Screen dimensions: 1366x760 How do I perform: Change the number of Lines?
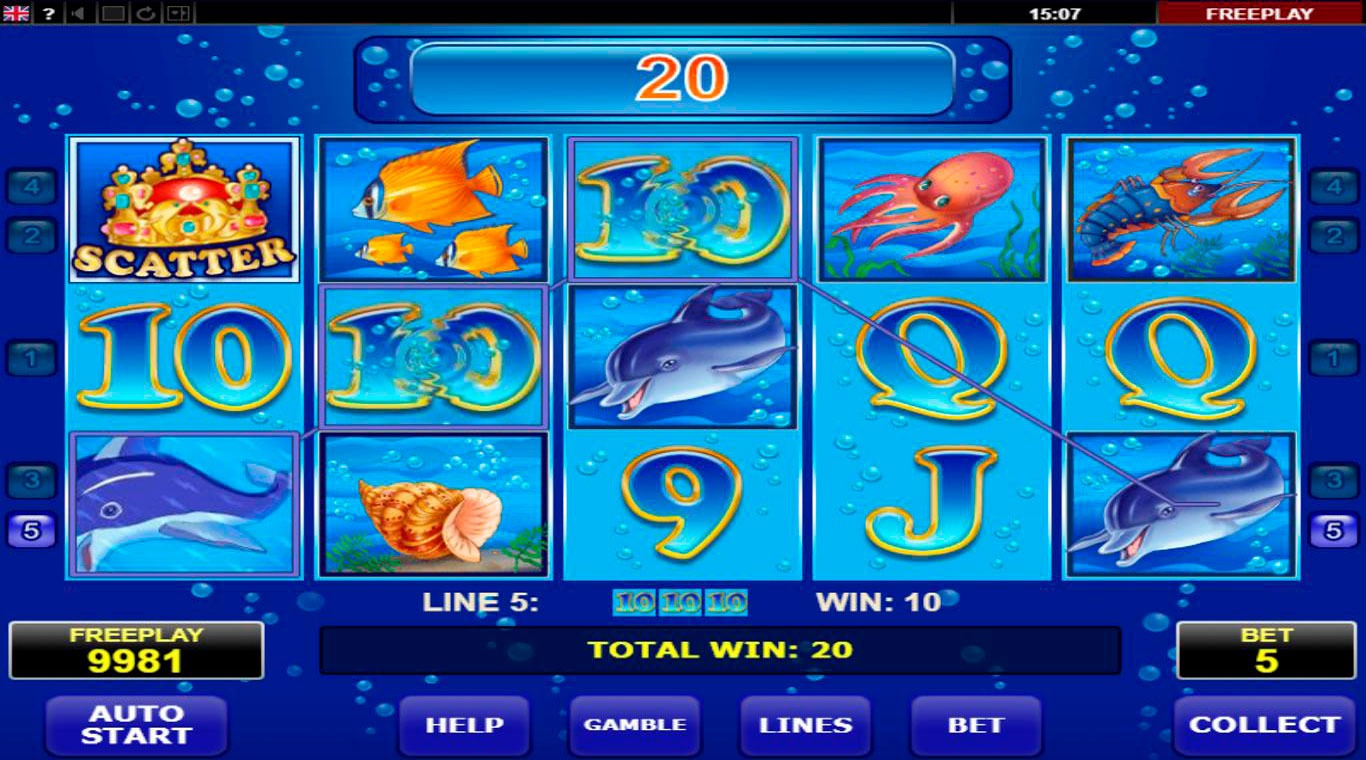tap(805, 725)
